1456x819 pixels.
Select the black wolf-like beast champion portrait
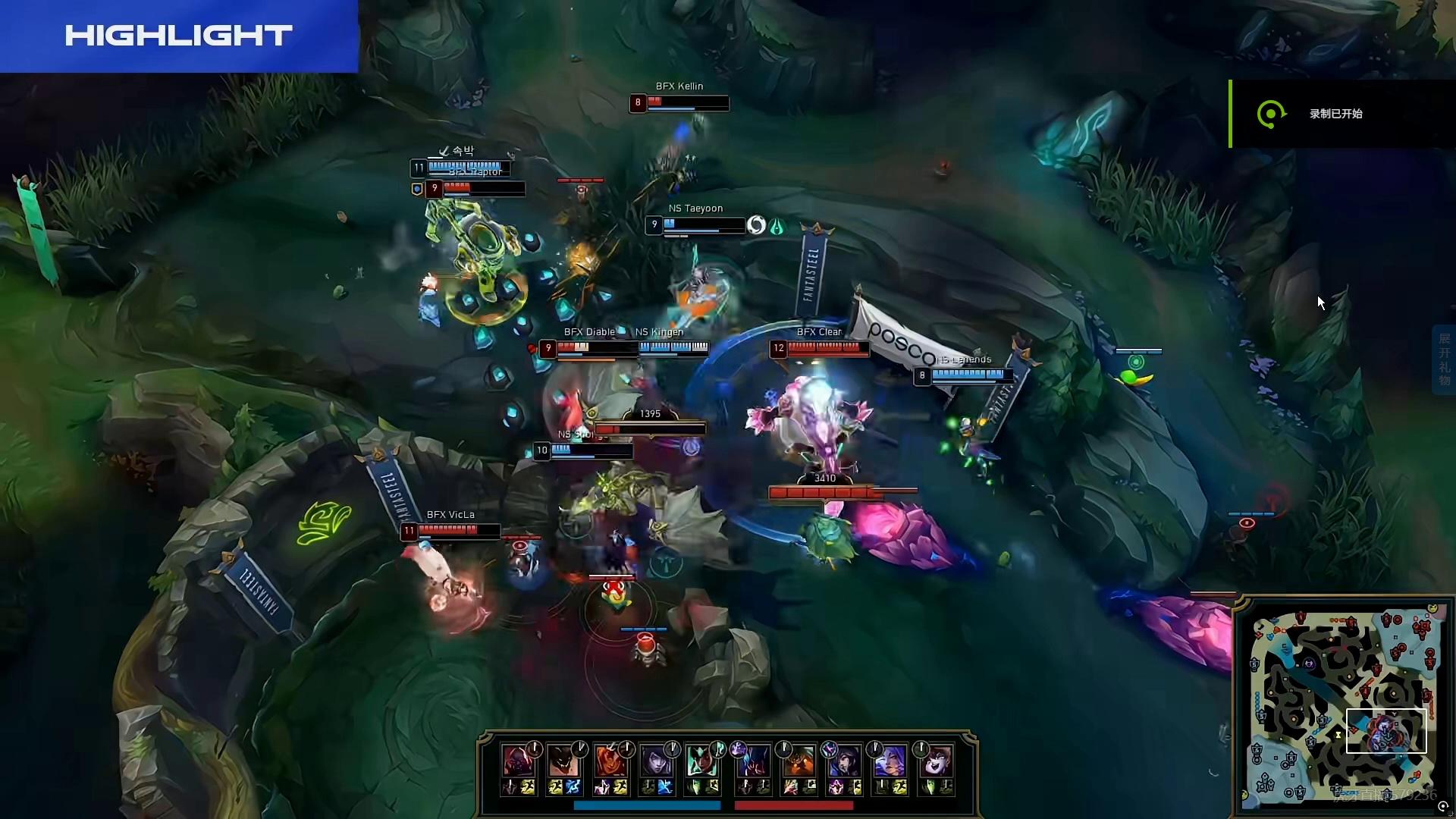point(563,761)
